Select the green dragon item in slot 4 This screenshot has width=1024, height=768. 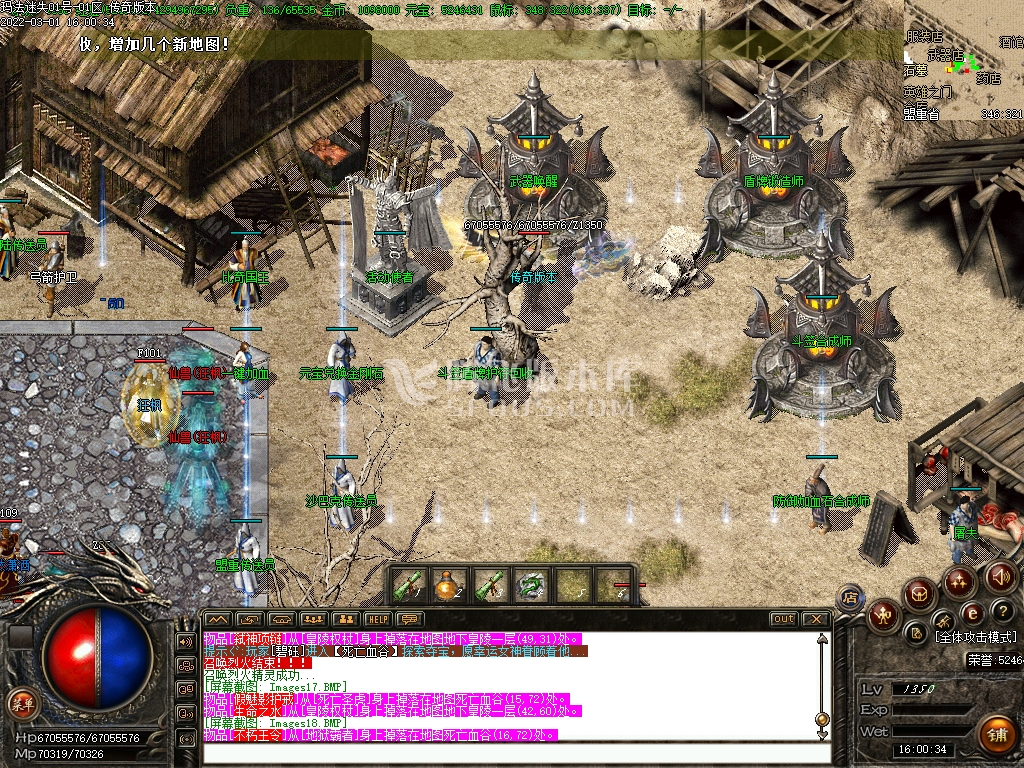point(530,586)
